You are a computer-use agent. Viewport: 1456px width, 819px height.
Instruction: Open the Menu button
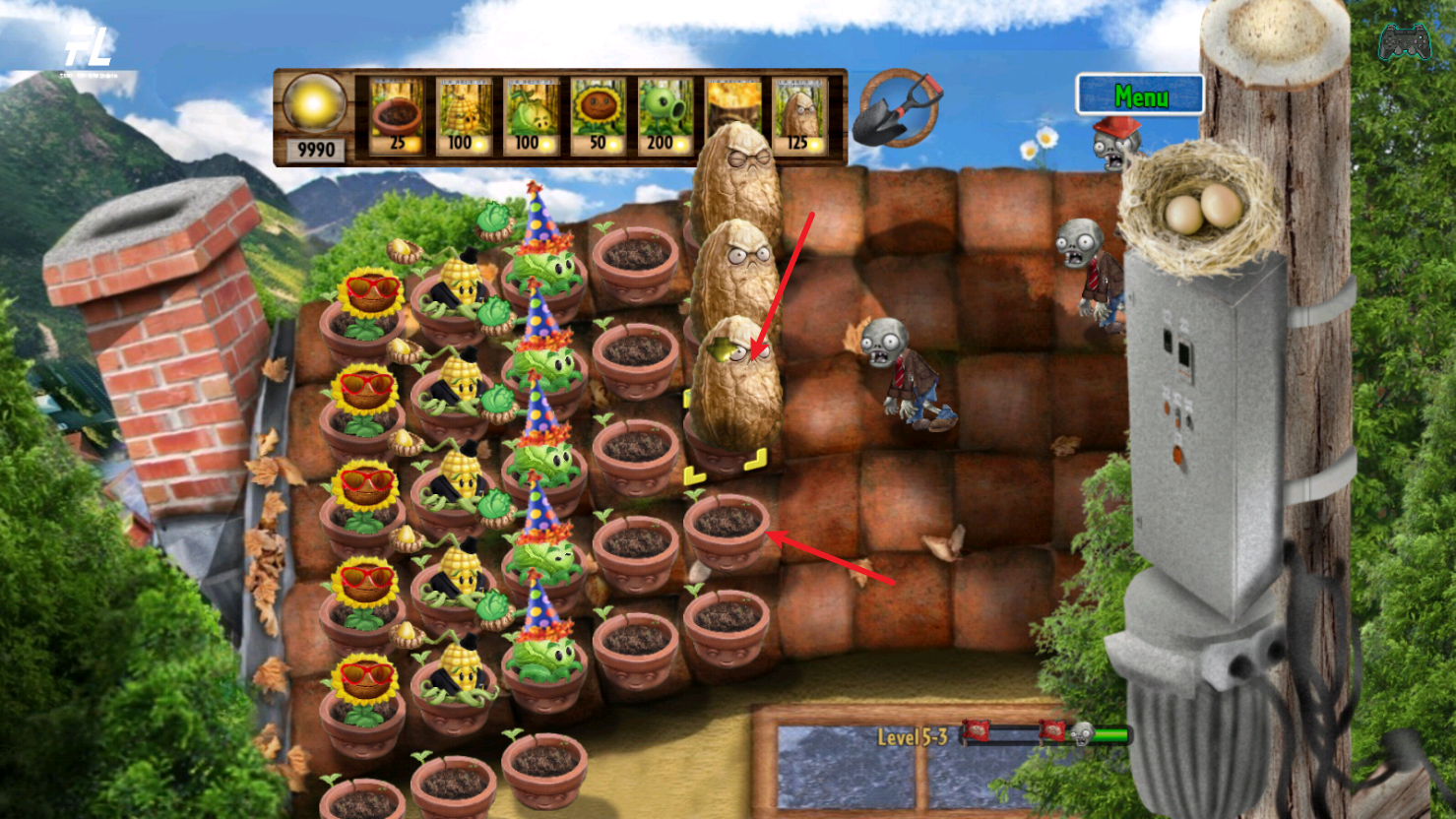pyautogui.click(x=1140, y=95)
